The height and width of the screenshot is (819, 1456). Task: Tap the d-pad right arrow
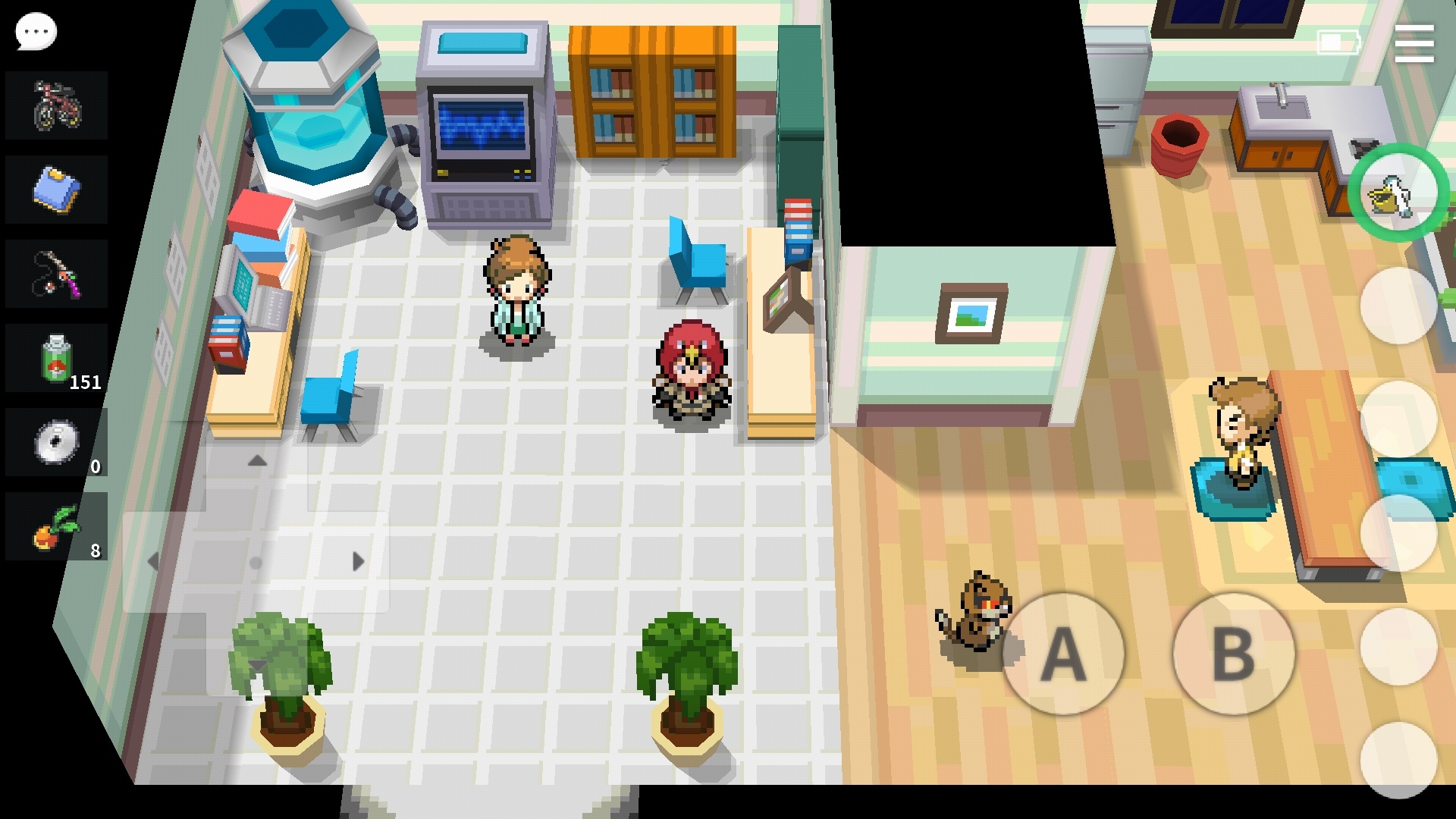click(358, 562)
